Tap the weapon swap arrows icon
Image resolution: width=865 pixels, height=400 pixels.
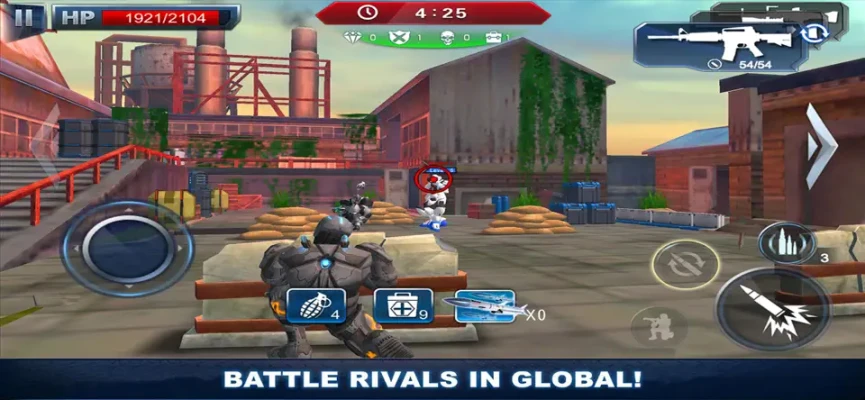tap(813, 33)
